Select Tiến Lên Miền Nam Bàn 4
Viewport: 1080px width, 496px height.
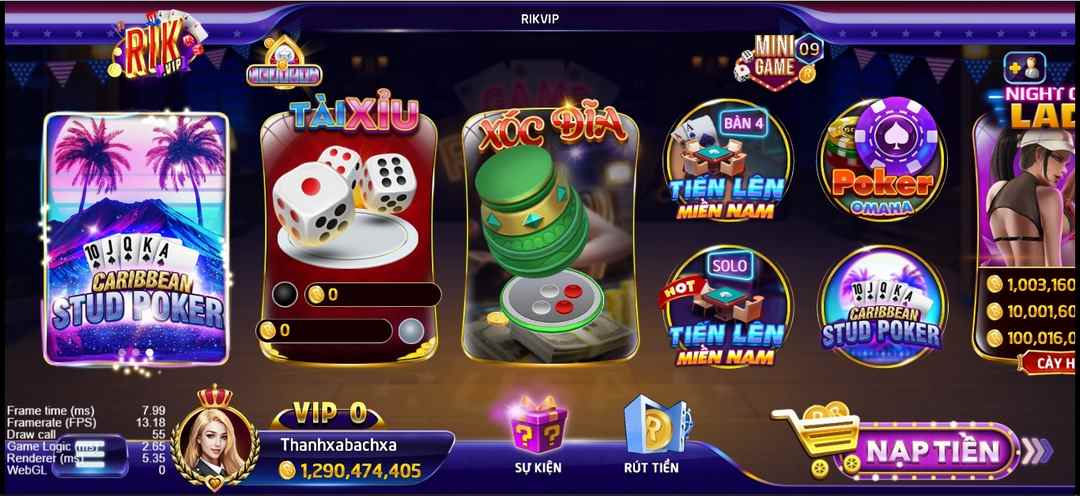[727, 162]
